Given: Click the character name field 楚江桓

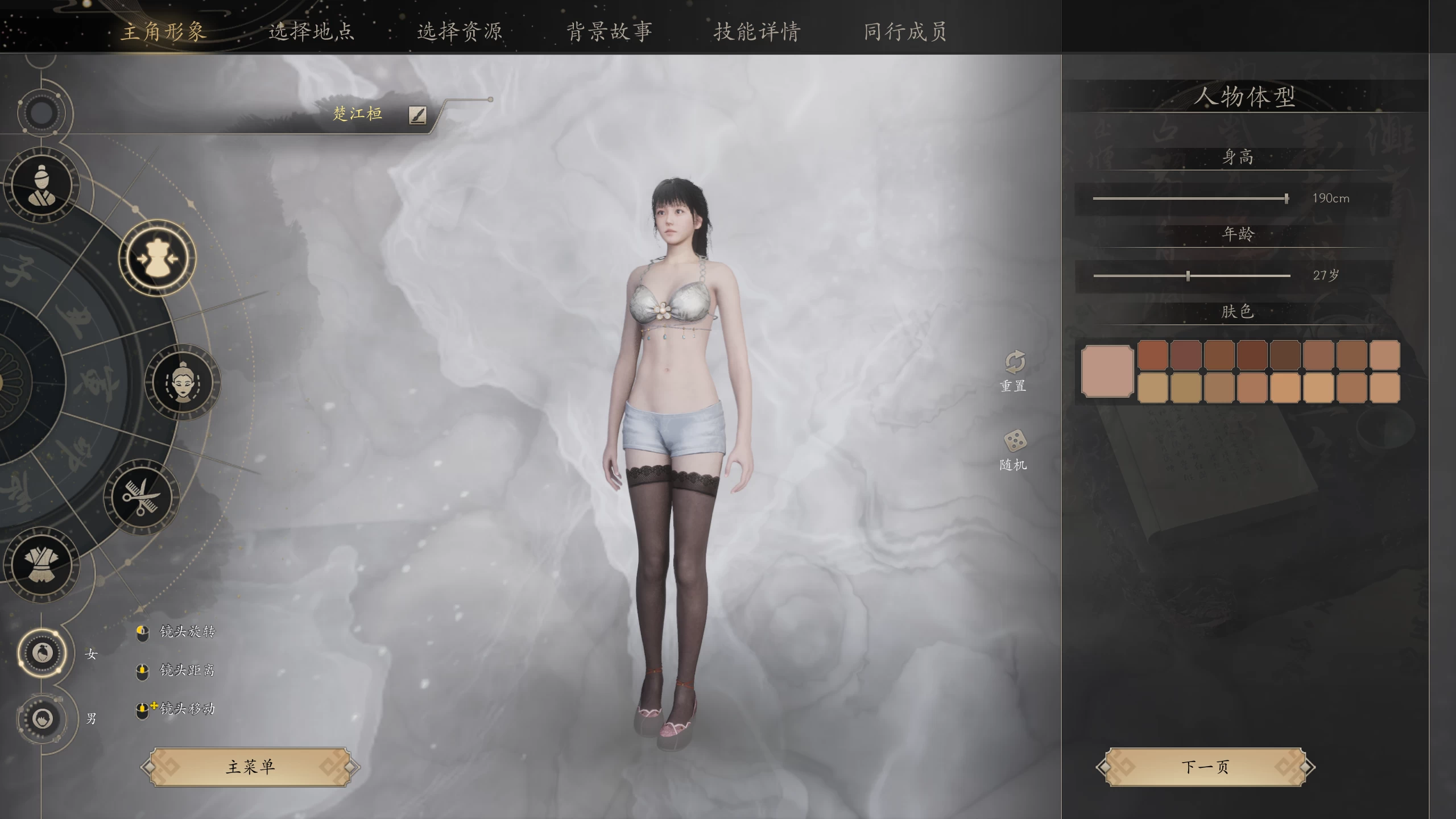Looking at the screenshot, I should click(x=358, y=114).
